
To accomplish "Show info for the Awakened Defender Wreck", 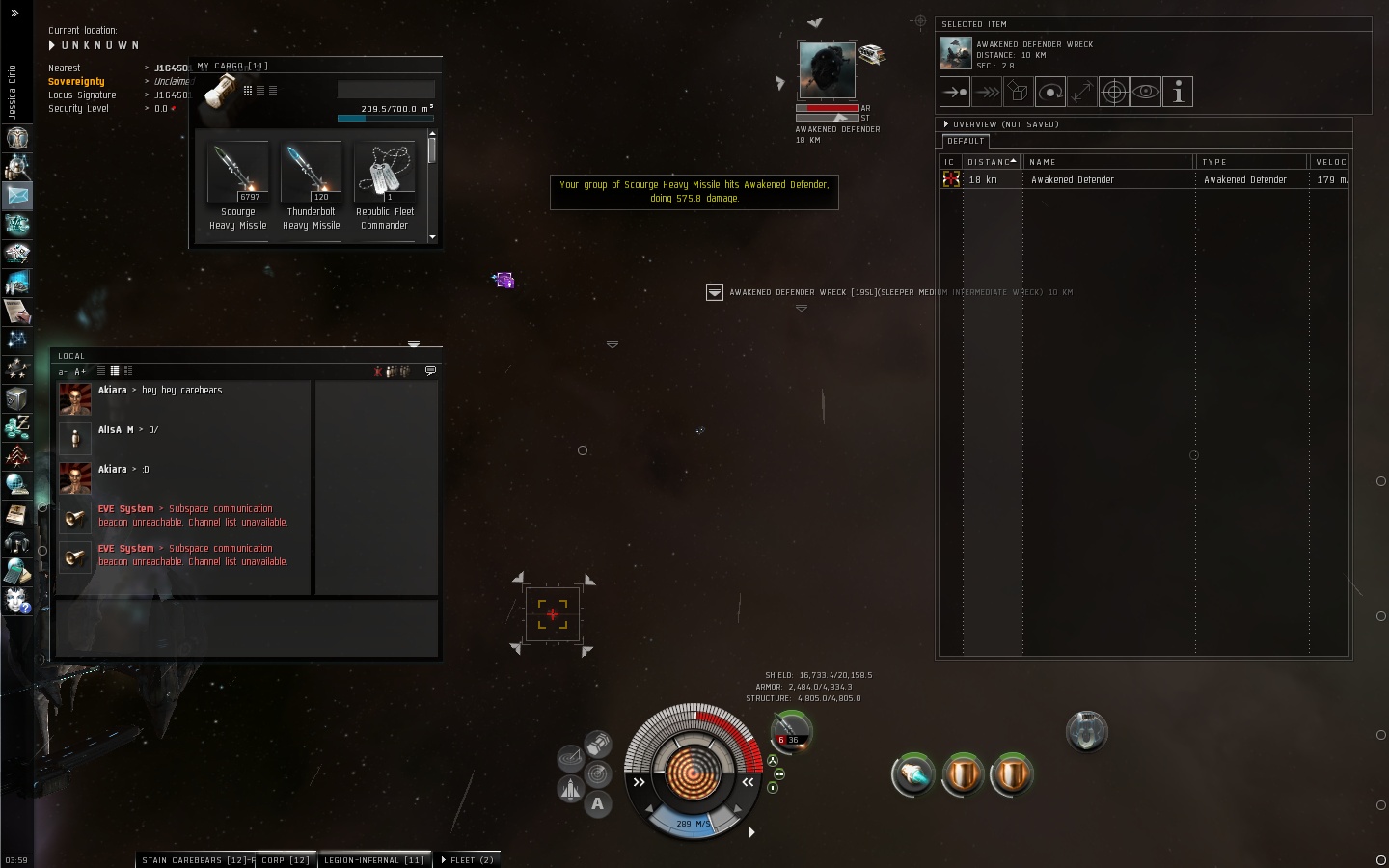I will point(1178,92).
